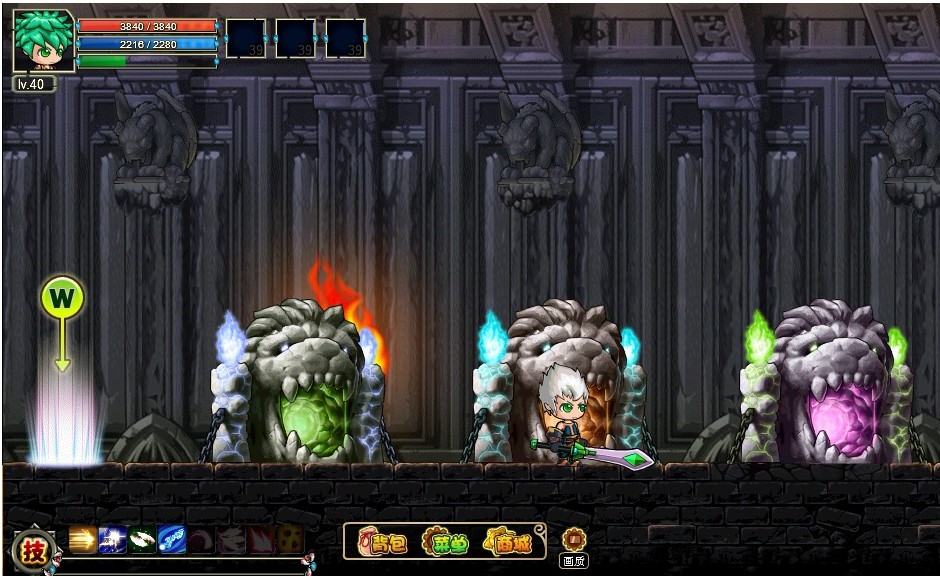Open the 技 skills panel
The image size is (940, 576).
click(32, 549)
